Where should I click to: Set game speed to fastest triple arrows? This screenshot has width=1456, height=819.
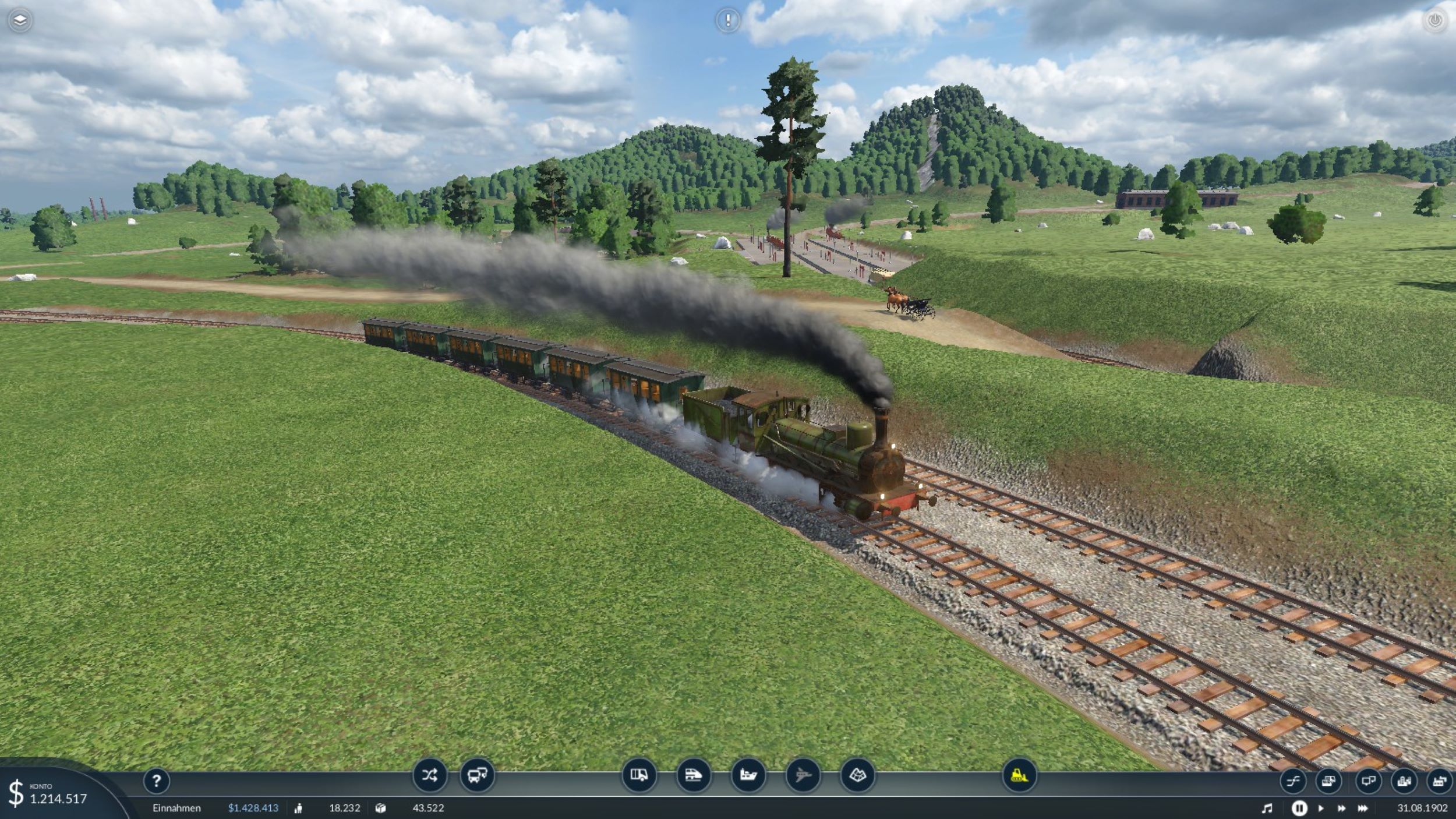tap(1363, 809)
